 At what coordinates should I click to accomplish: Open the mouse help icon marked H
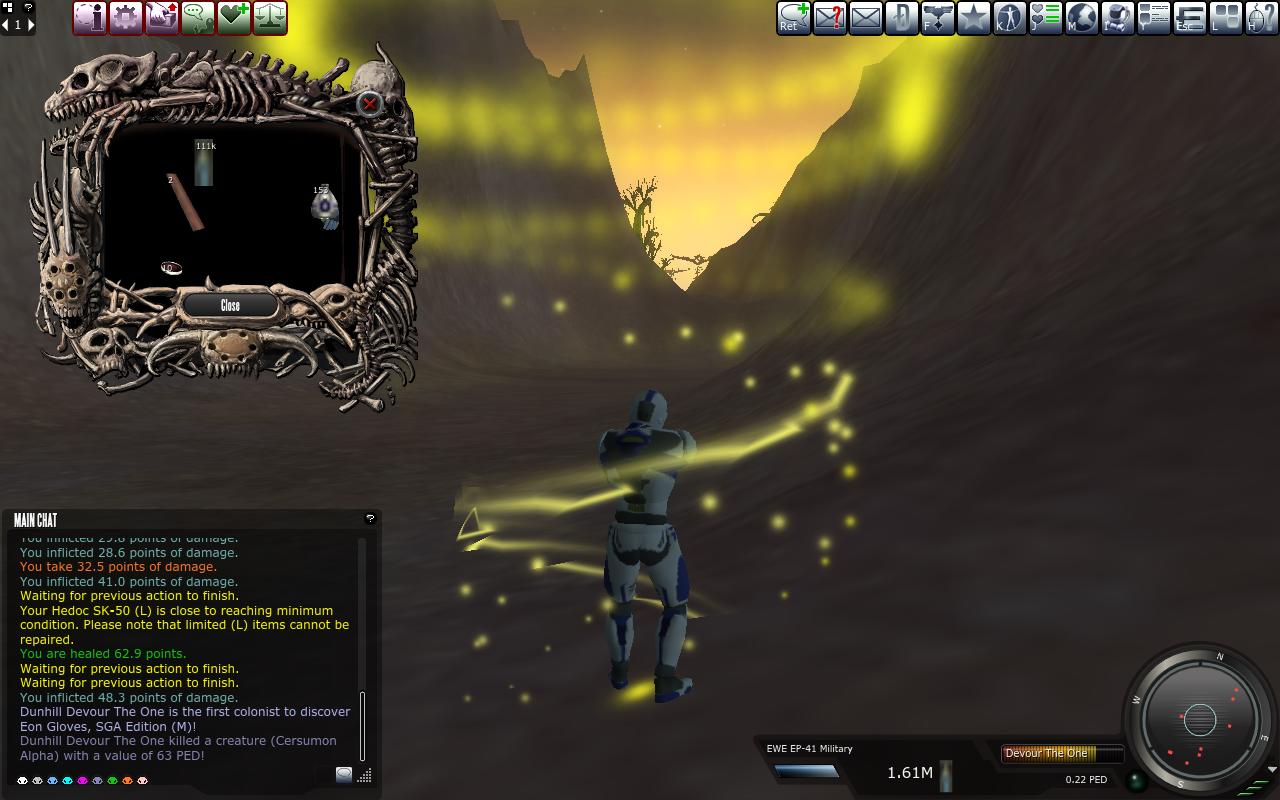(x=1262, y=18)
